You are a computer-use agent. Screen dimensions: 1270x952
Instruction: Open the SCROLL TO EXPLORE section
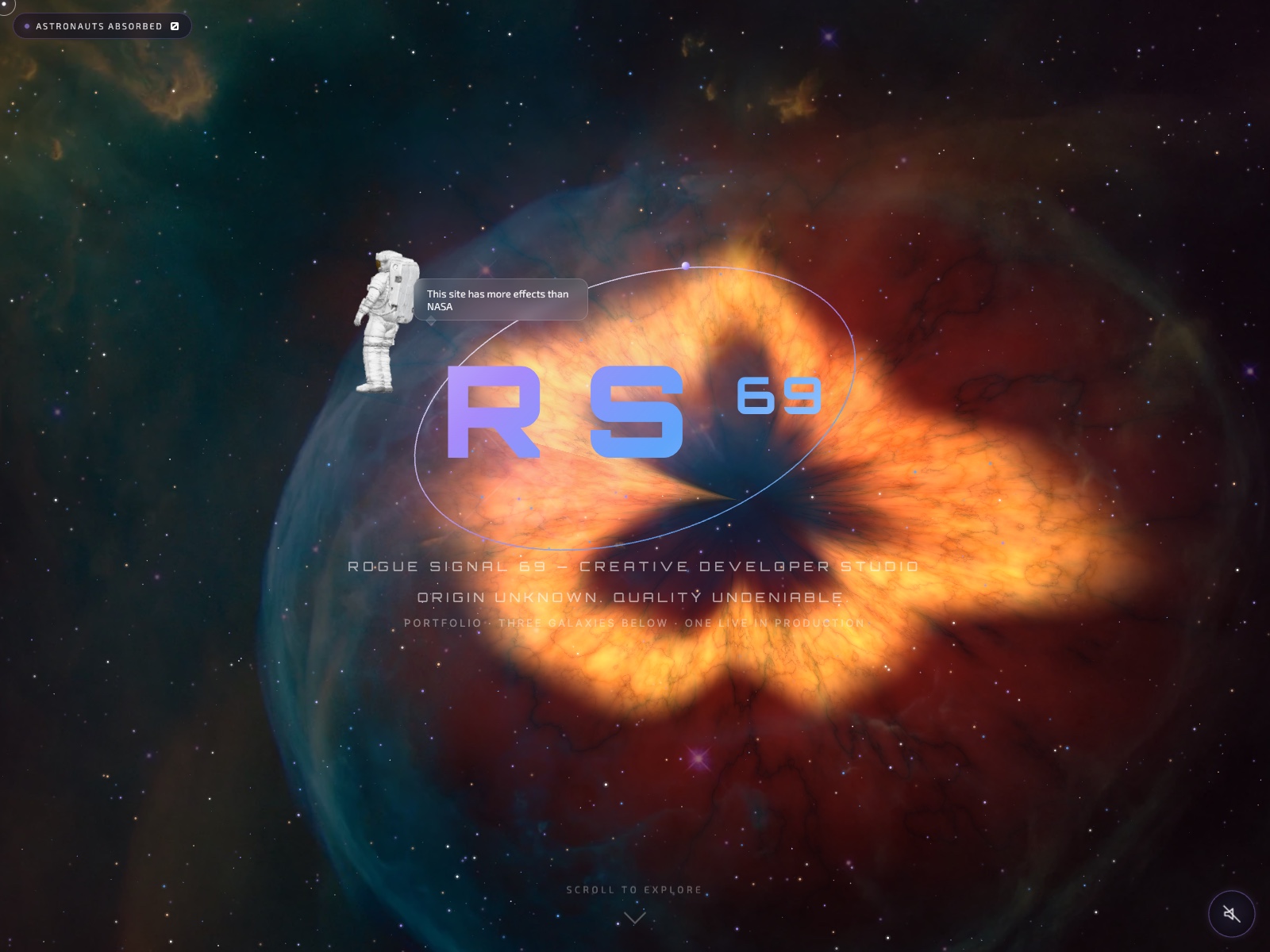coord(633,890)
